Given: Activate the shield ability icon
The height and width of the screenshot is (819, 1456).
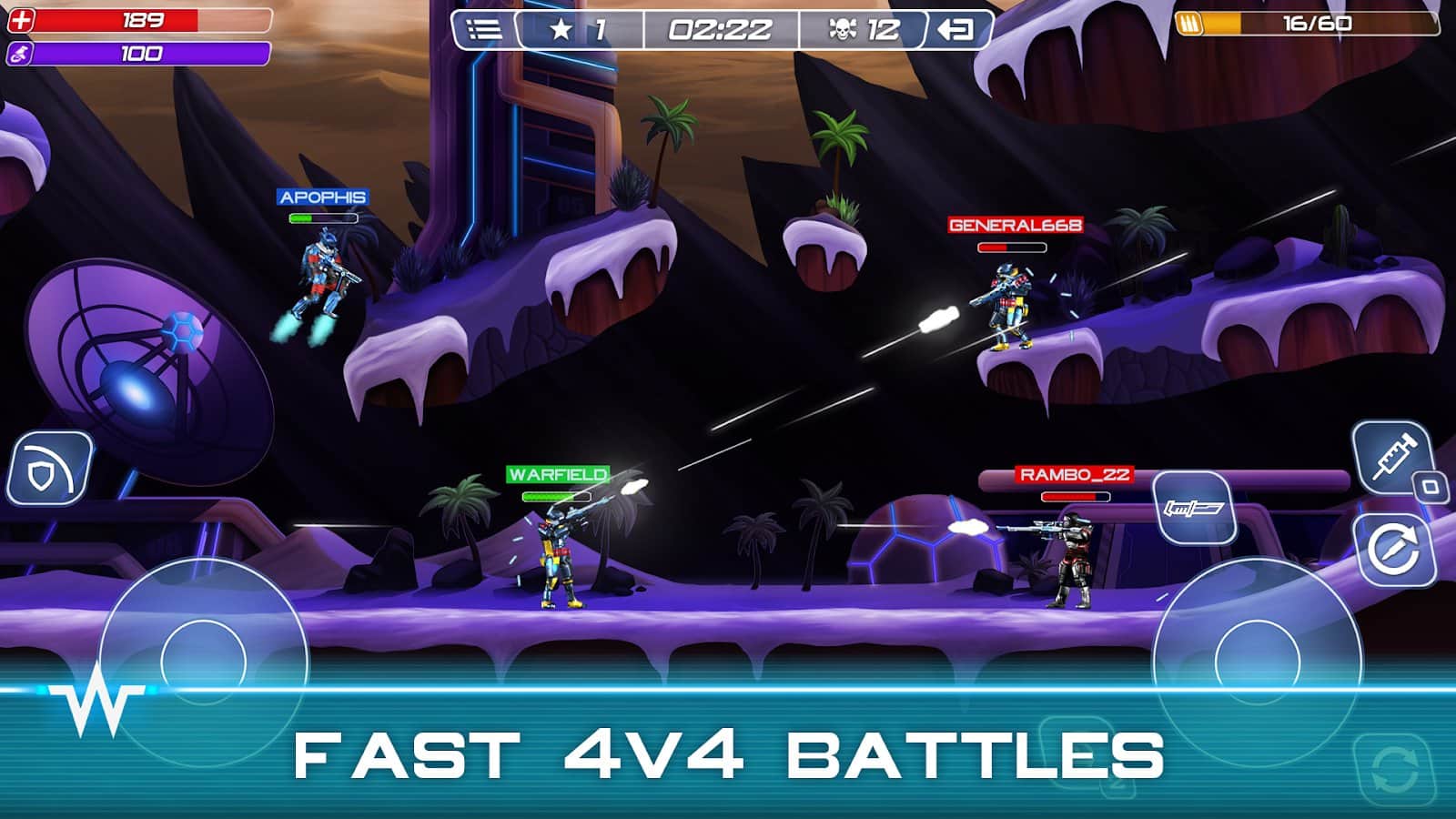Looking at the screenshot, I should [50, 469].
